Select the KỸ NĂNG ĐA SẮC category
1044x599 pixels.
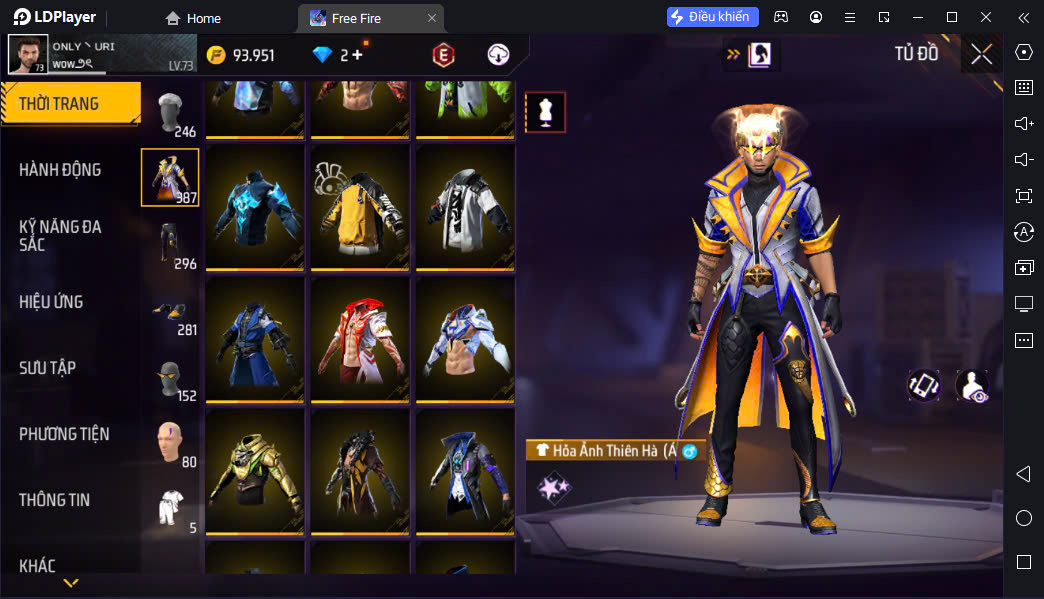60,236
